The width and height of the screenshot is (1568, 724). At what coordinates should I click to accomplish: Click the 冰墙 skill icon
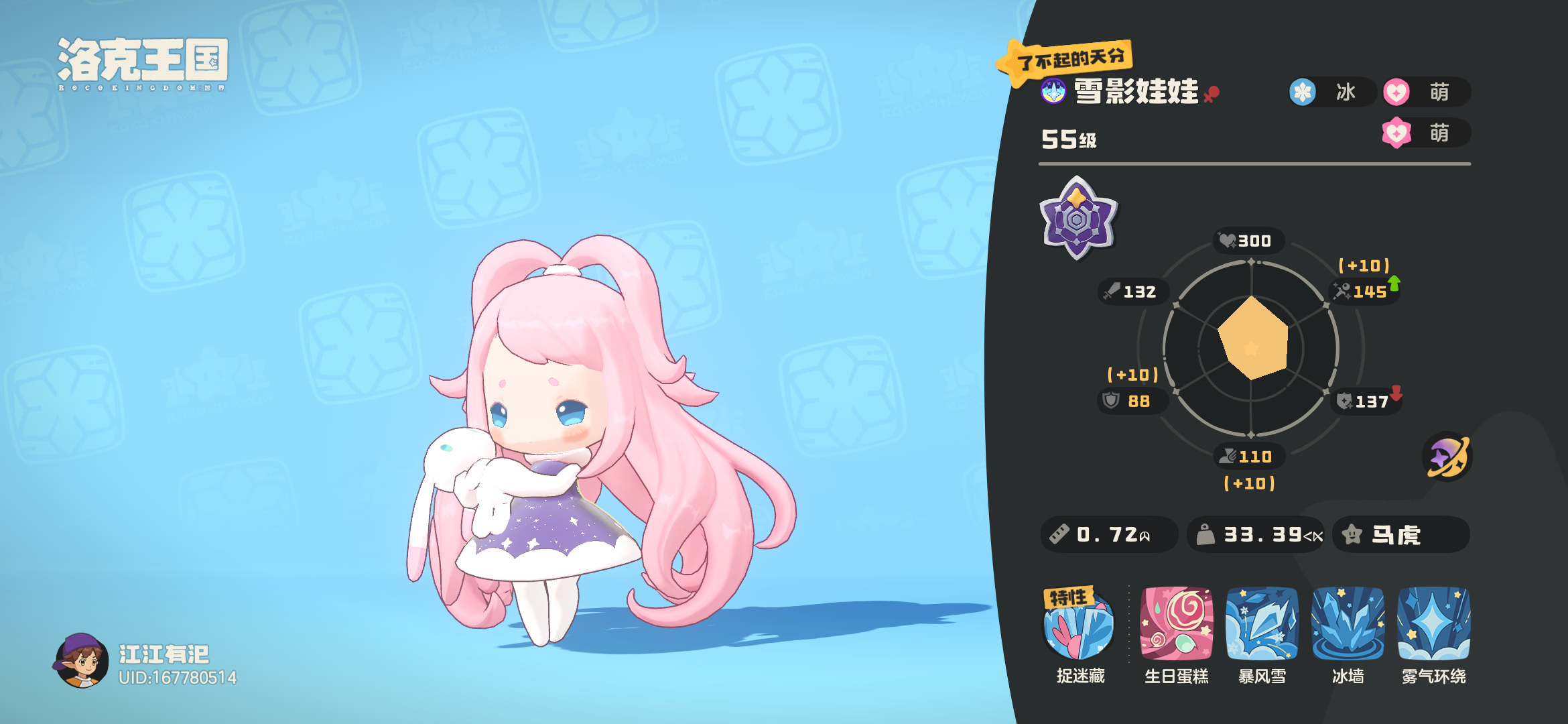1348,625
